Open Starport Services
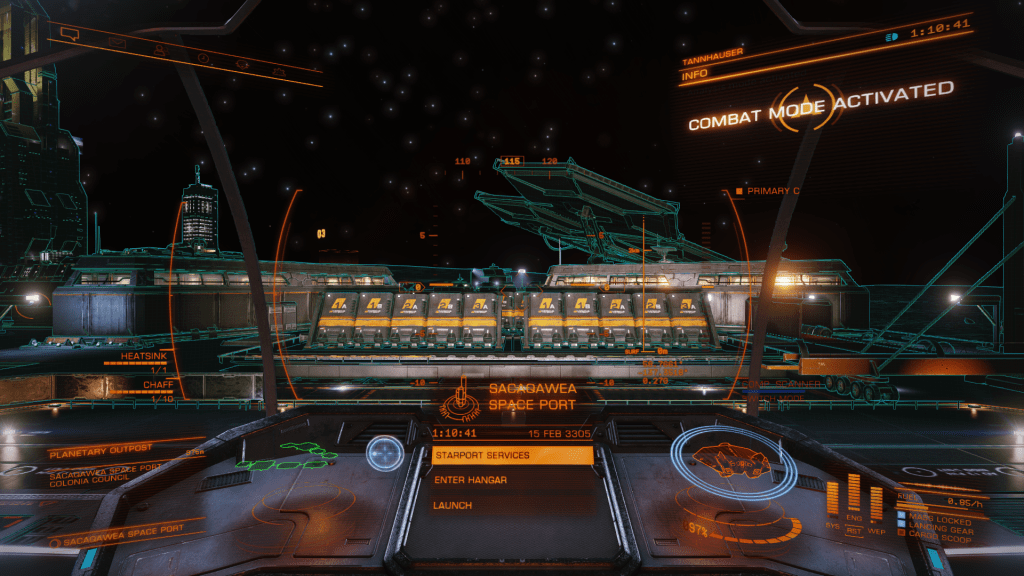The width and height of the screenshot is (1024, 576). tap(511, 455)
